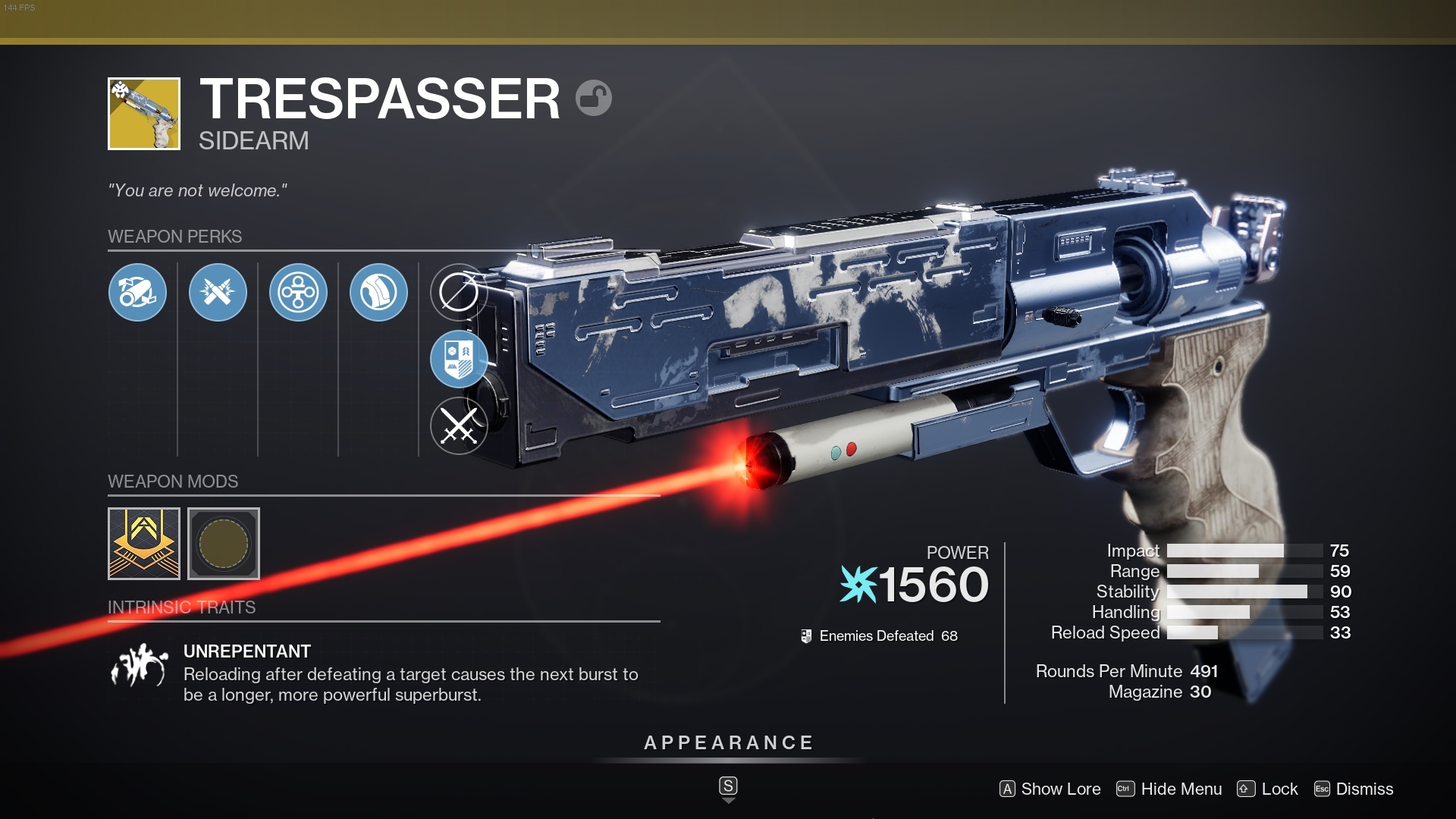Select the equipped weapon mod icon
This screenshot has height=819, width=1456.
point(143,544)
